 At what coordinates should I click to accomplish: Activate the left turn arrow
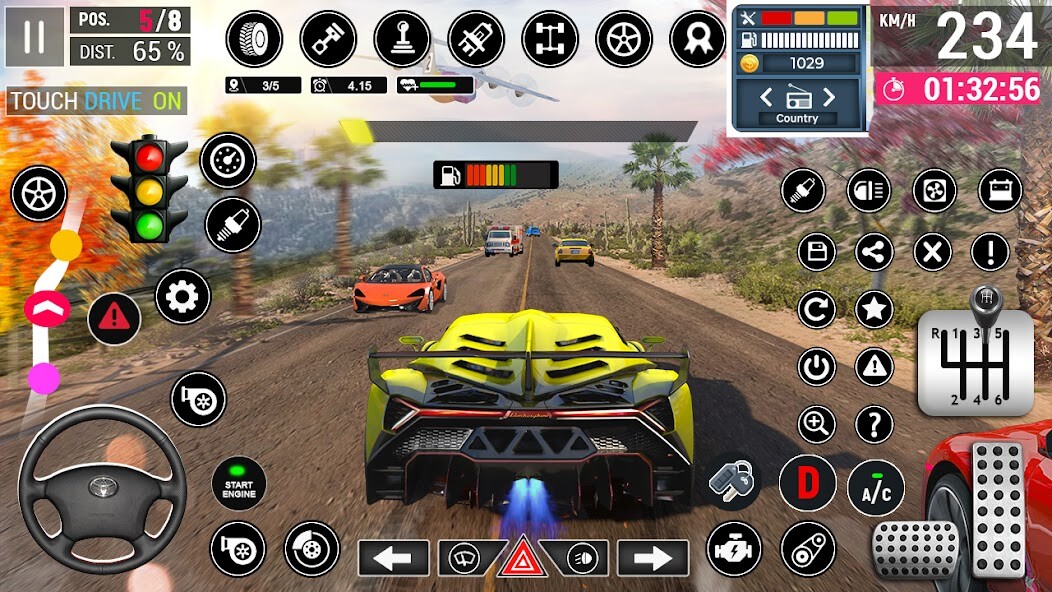[x=393, y=557]
